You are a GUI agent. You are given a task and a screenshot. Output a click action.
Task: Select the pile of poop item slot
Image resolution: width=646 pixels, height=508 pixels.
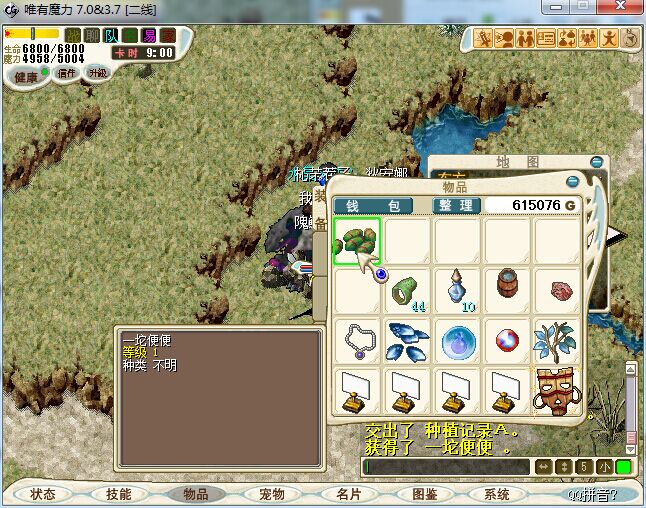pyautogui.click(x=357, y=243)
